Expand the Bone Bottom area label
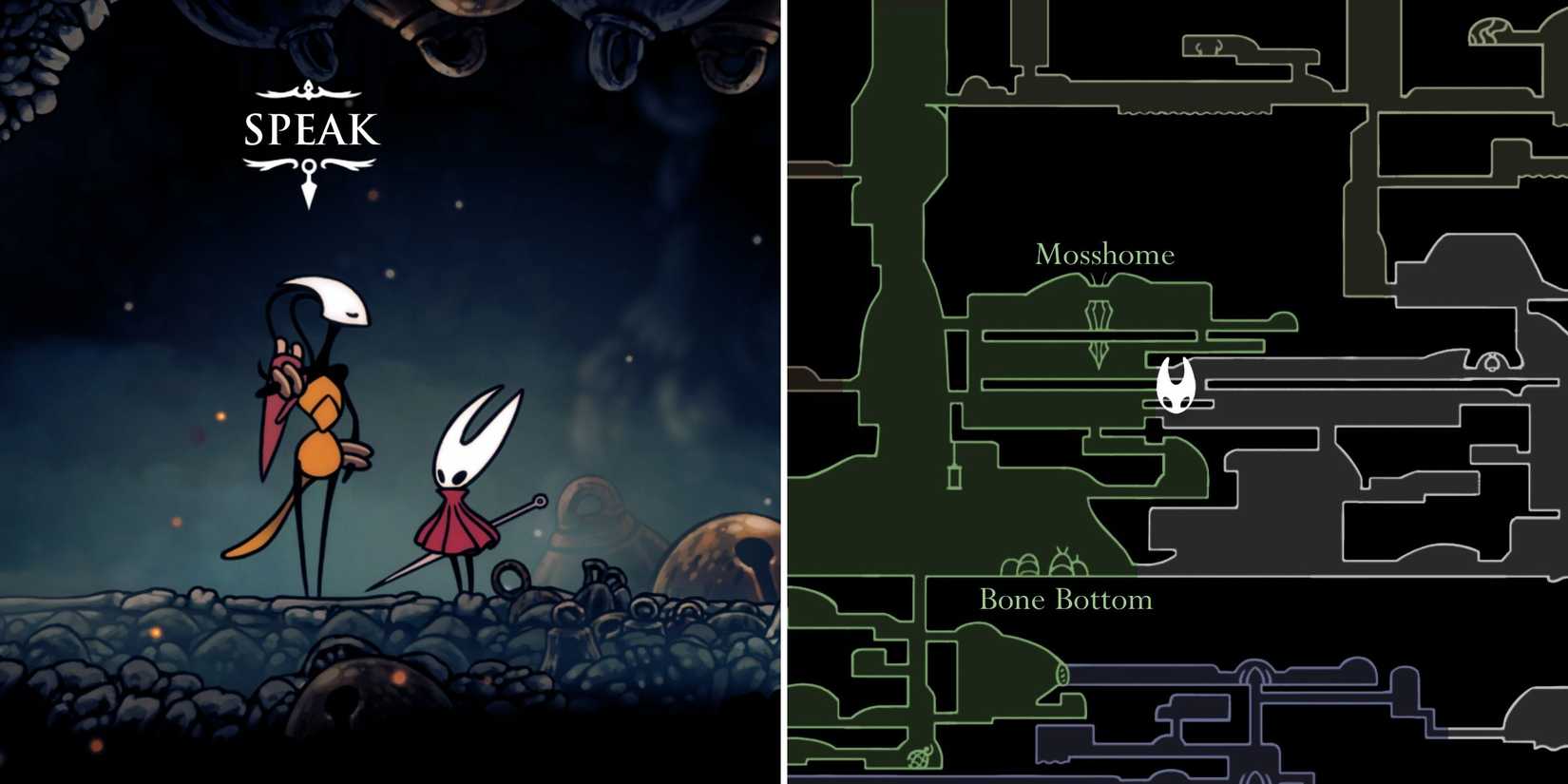 point(1065,600)
